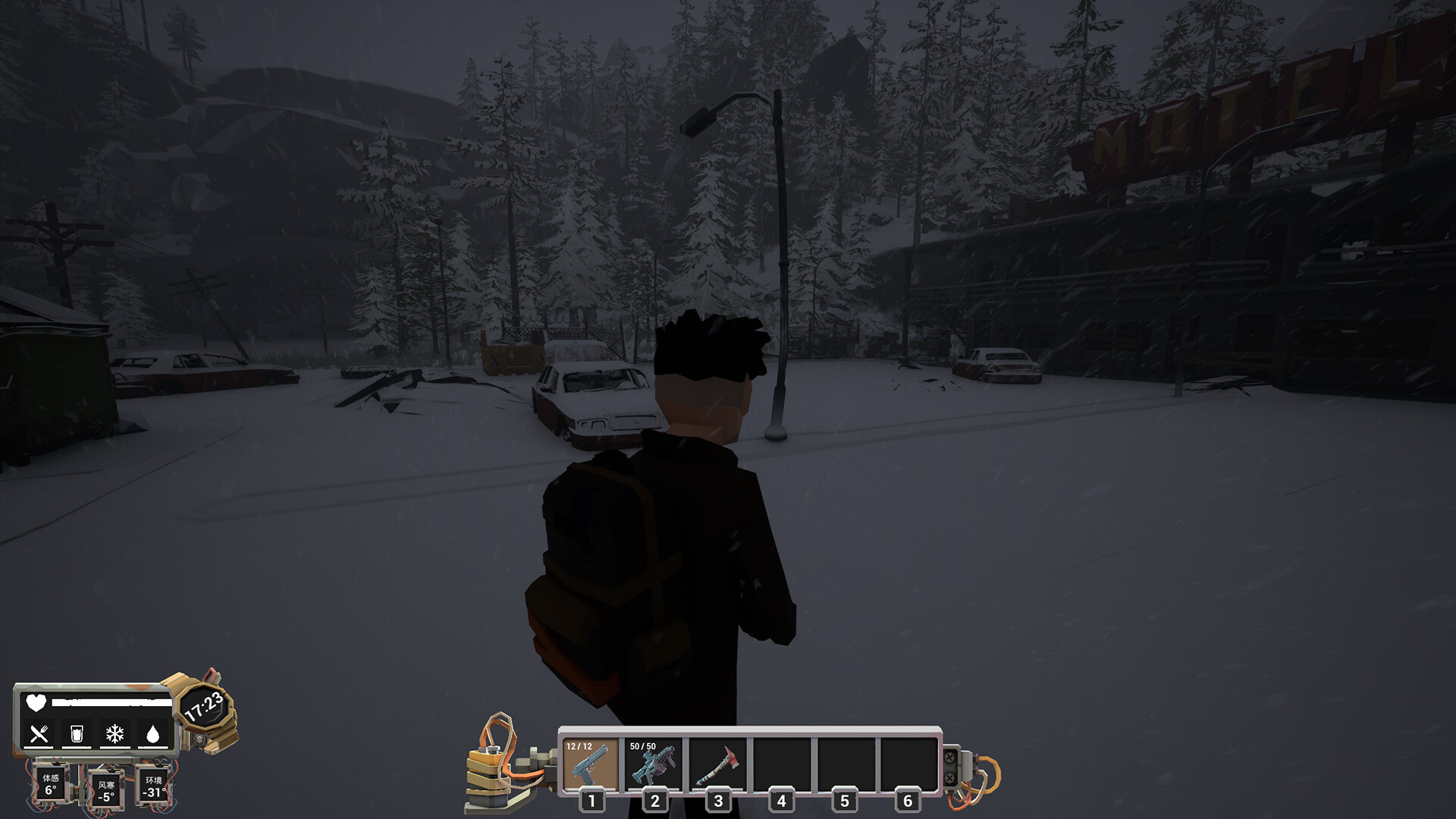
Task: Switch to hotbar tab numbered 2
Action: tap(654, 801)
